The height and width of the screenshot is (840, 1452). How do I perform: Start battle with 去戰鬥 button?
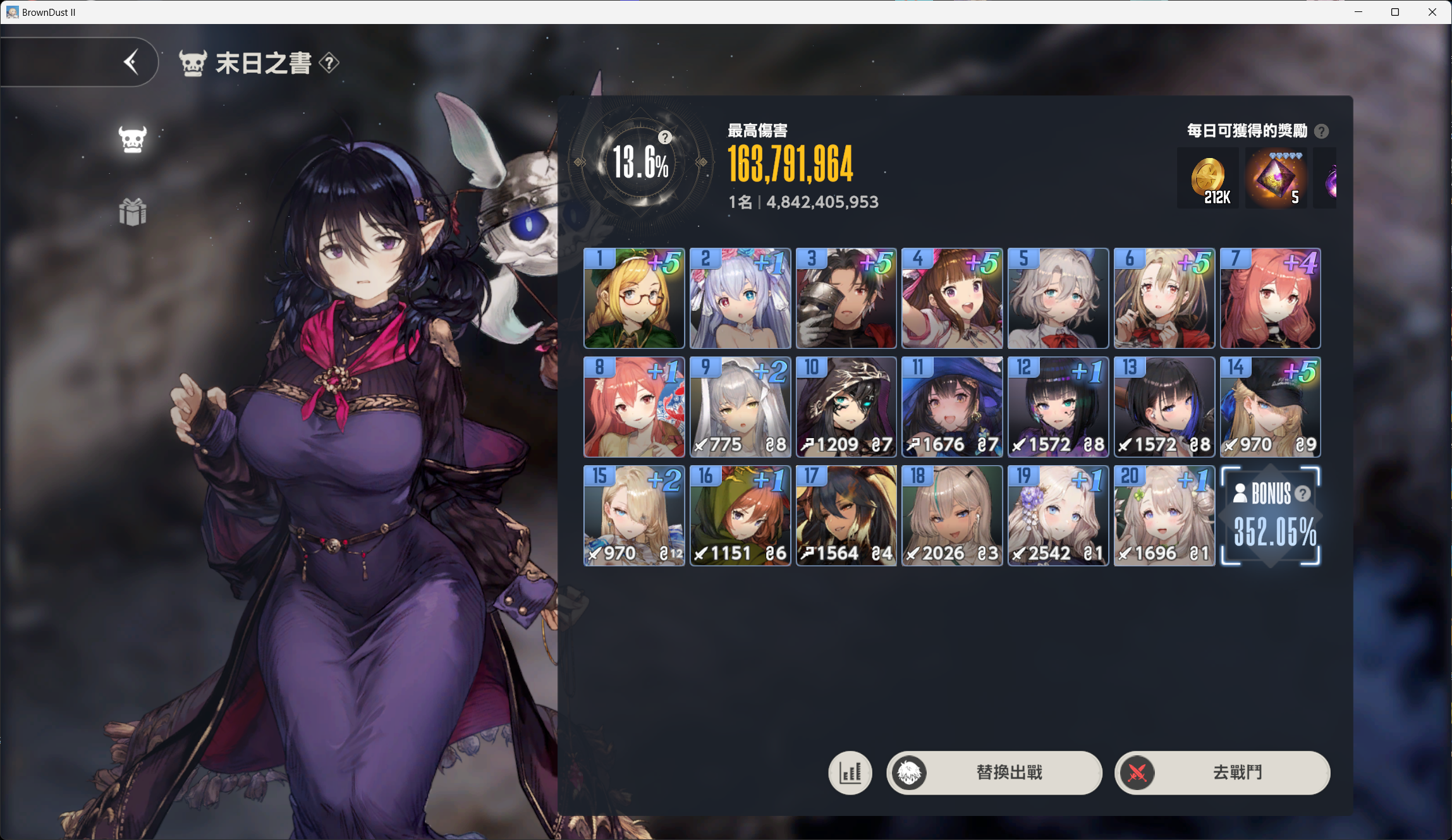[1222, 772]
